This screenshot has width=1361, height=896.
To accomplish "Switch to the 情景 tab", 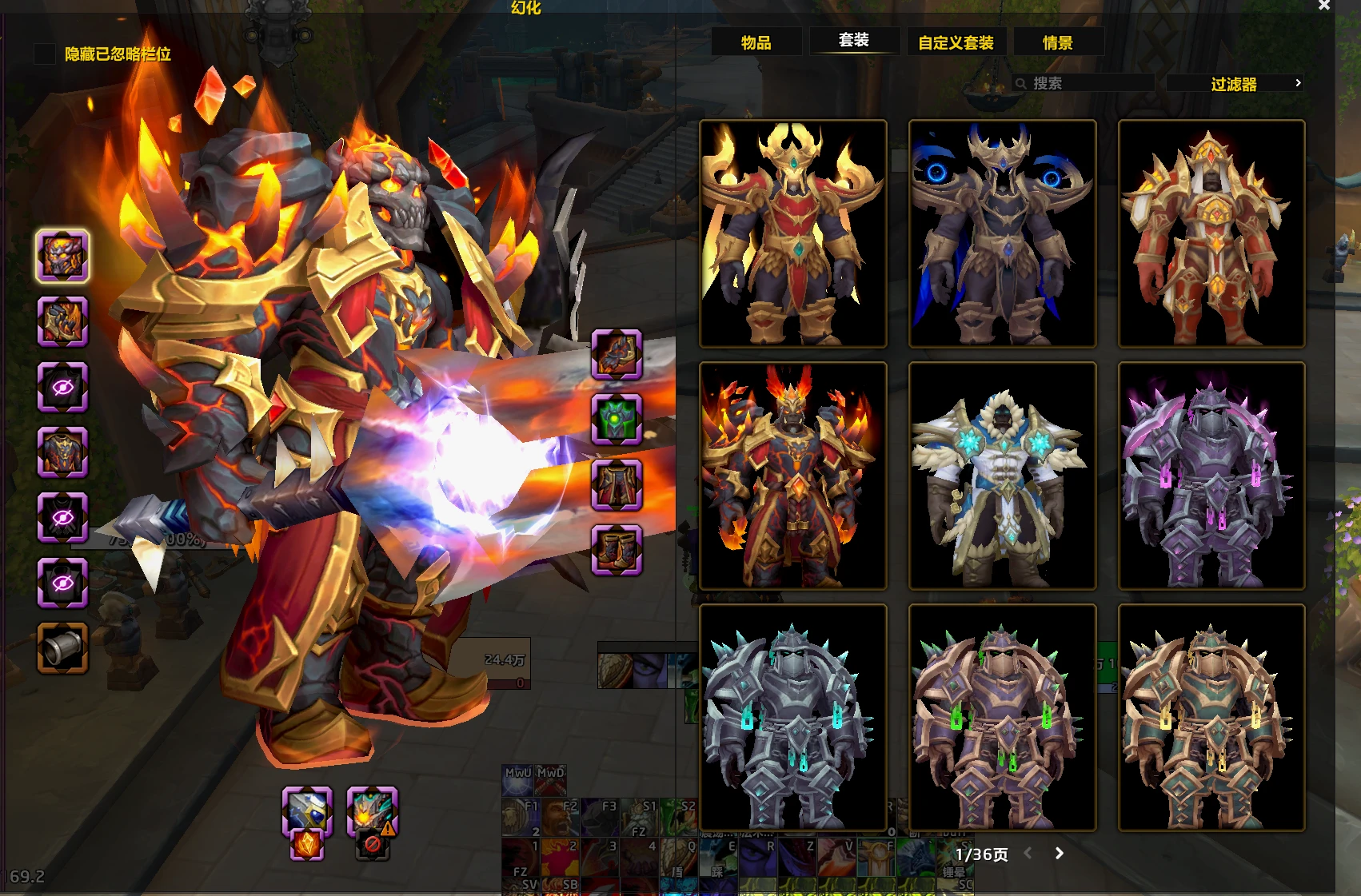I will [1058, 42].
